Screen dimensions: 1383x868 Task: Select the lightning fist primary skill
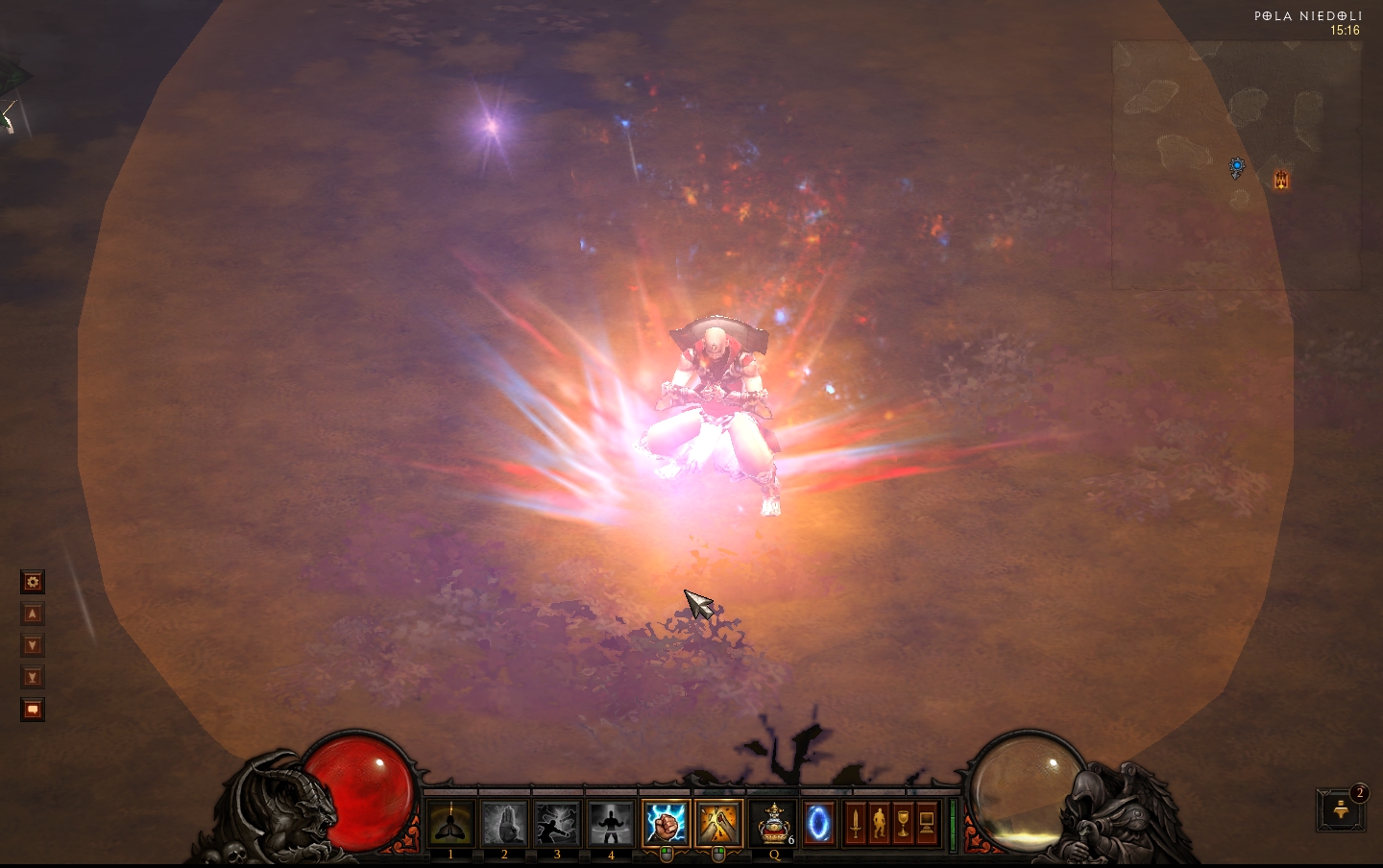(666, 823)
